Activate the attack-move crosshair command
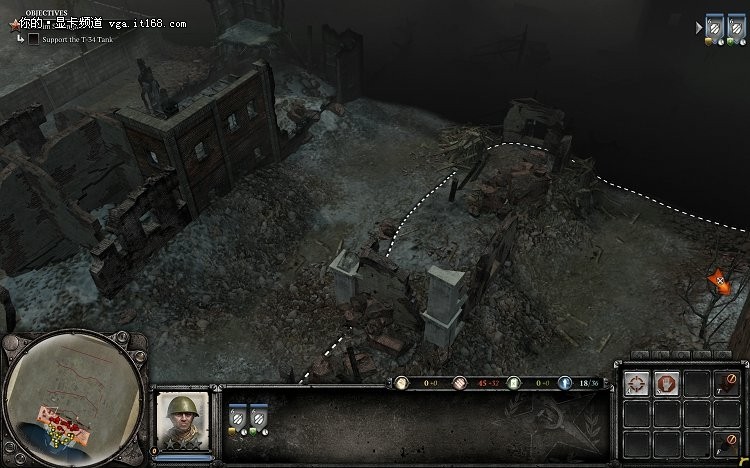Image resolution: width=750 pixels, height=468 pixels. [636, 382]
